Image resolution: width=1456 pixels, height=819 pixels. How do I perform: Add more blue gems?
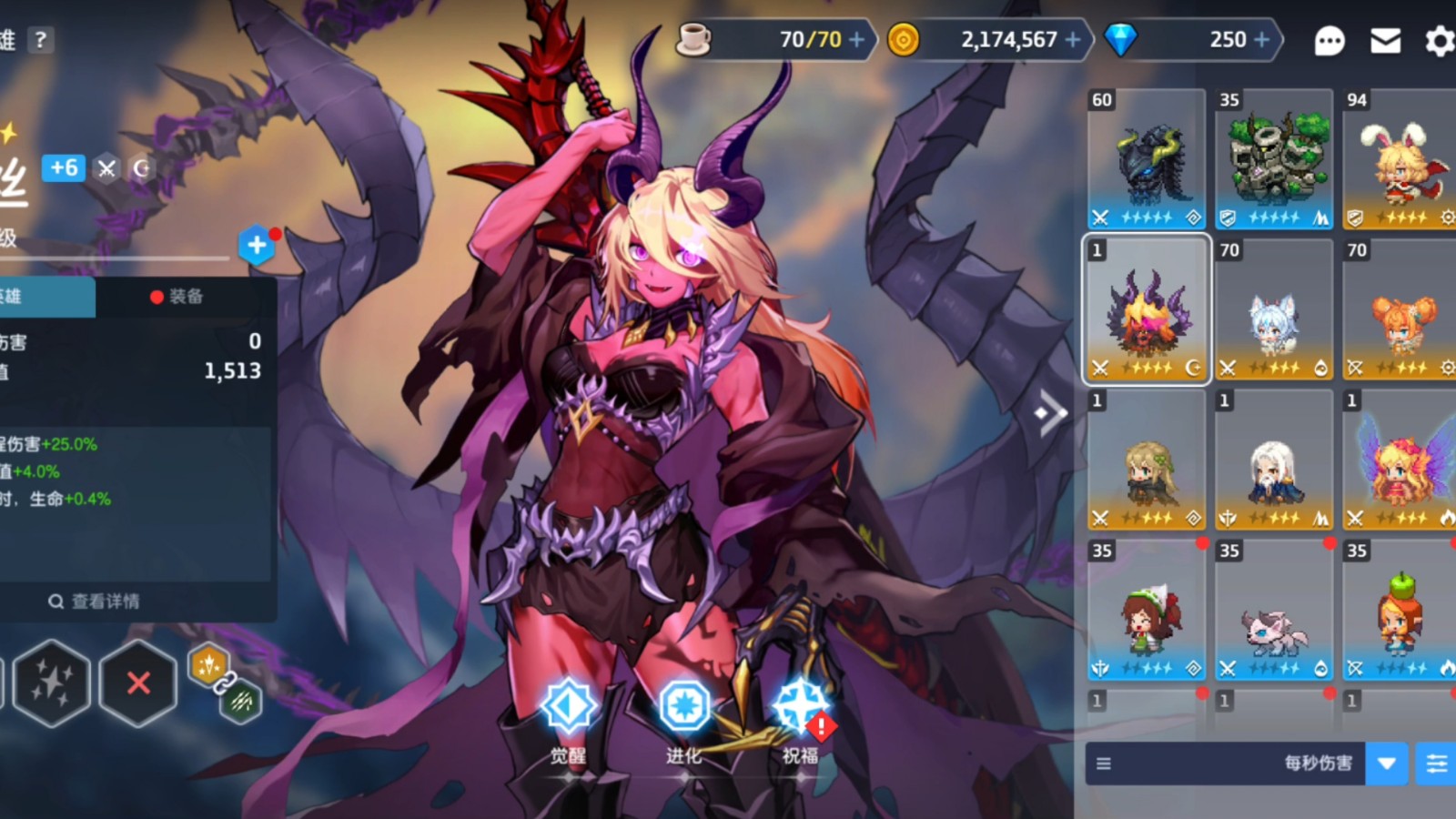tap(1262, 40)
